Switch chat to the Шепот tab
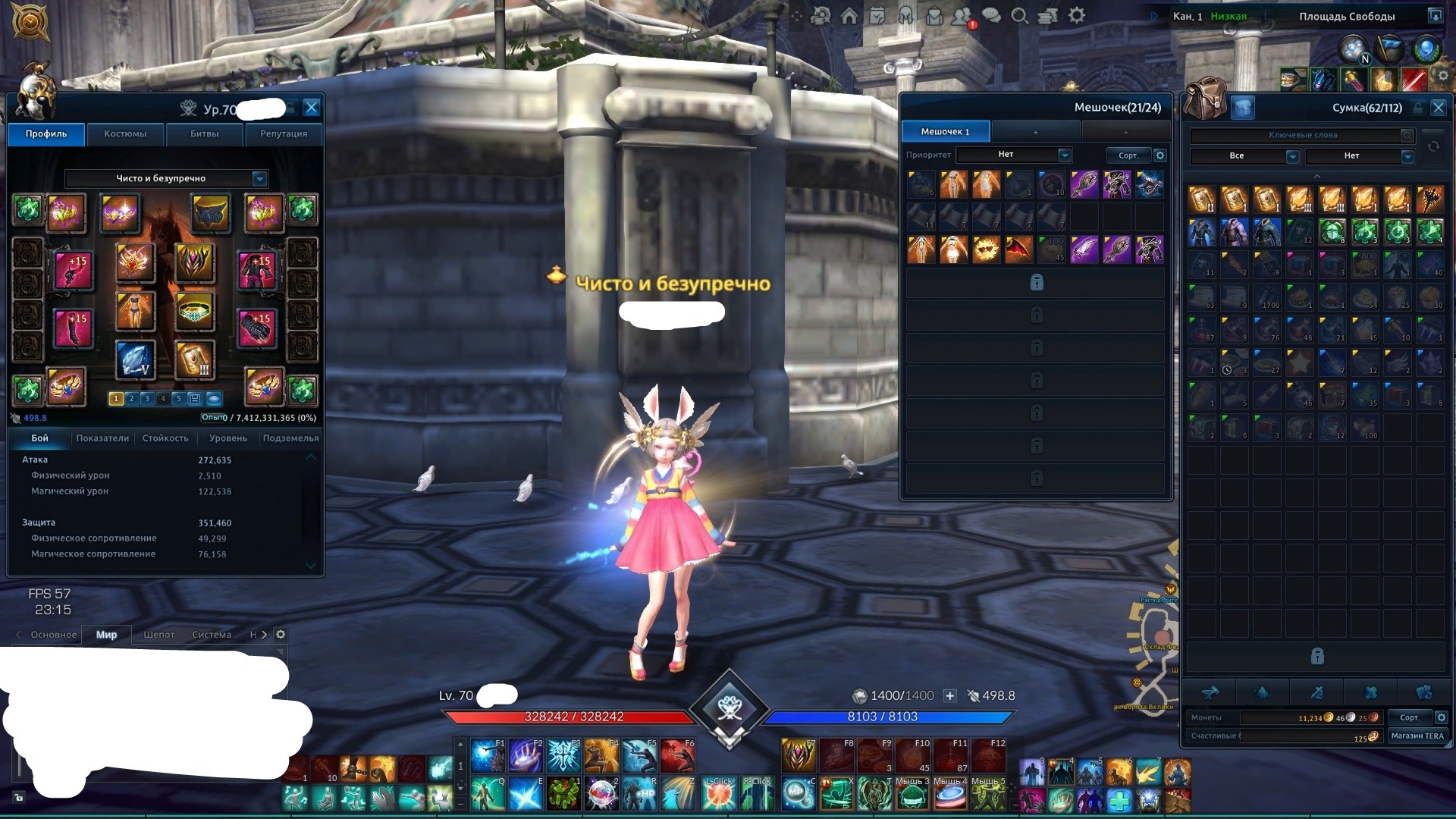Viewport: 1456px width, 819px height. (159, 635)
